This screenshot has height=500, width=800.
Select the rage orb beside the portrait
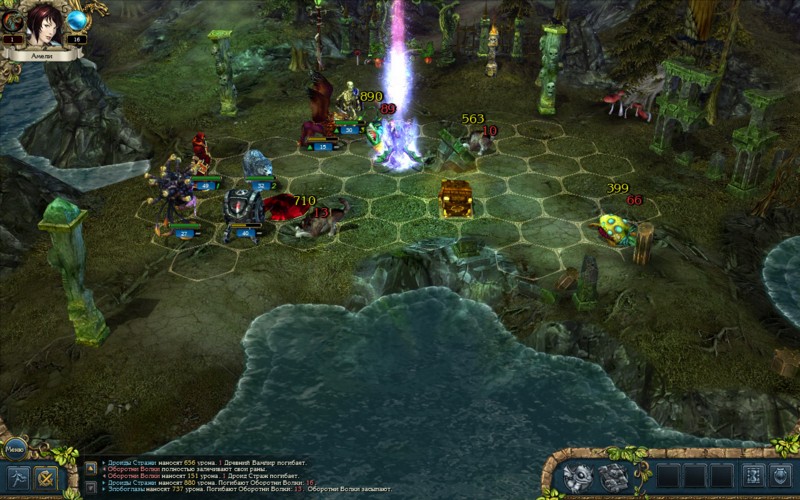pyautogui.click(x=12, y=22)
